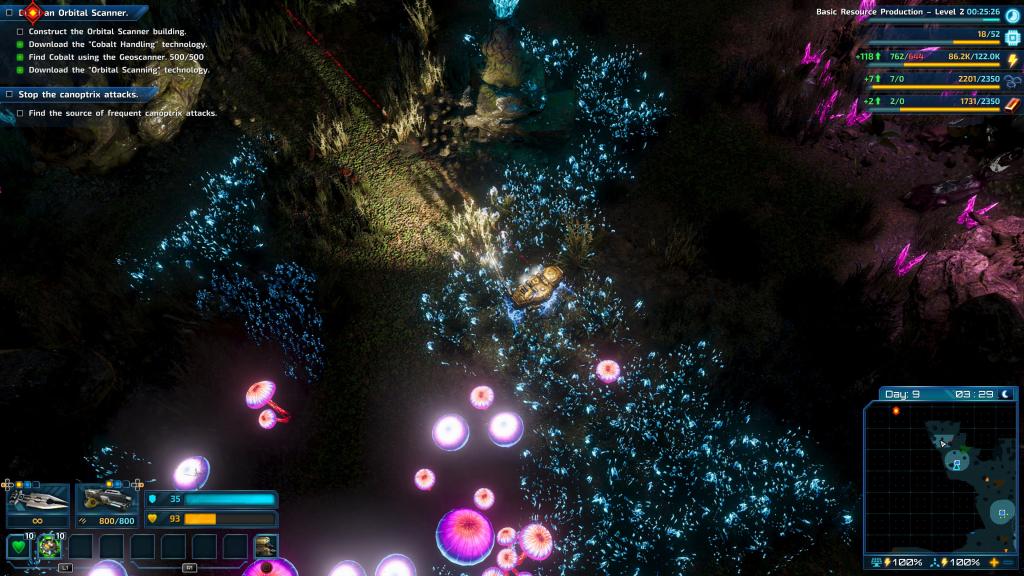The width and height of the screenshot is (1024, 576).
Task: Use the green heart repair item
Action: [18, 547]
